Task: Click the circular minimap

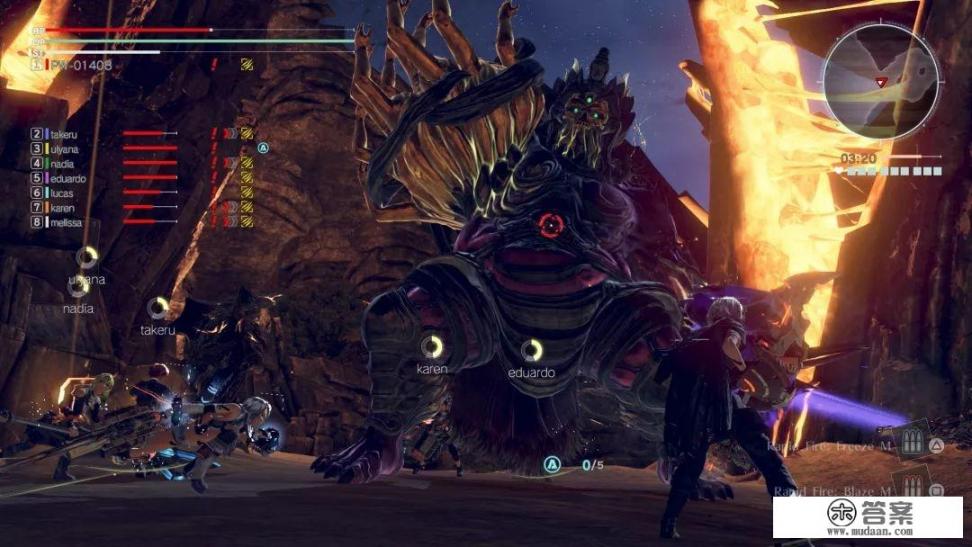Action: (x=880, y=82)
